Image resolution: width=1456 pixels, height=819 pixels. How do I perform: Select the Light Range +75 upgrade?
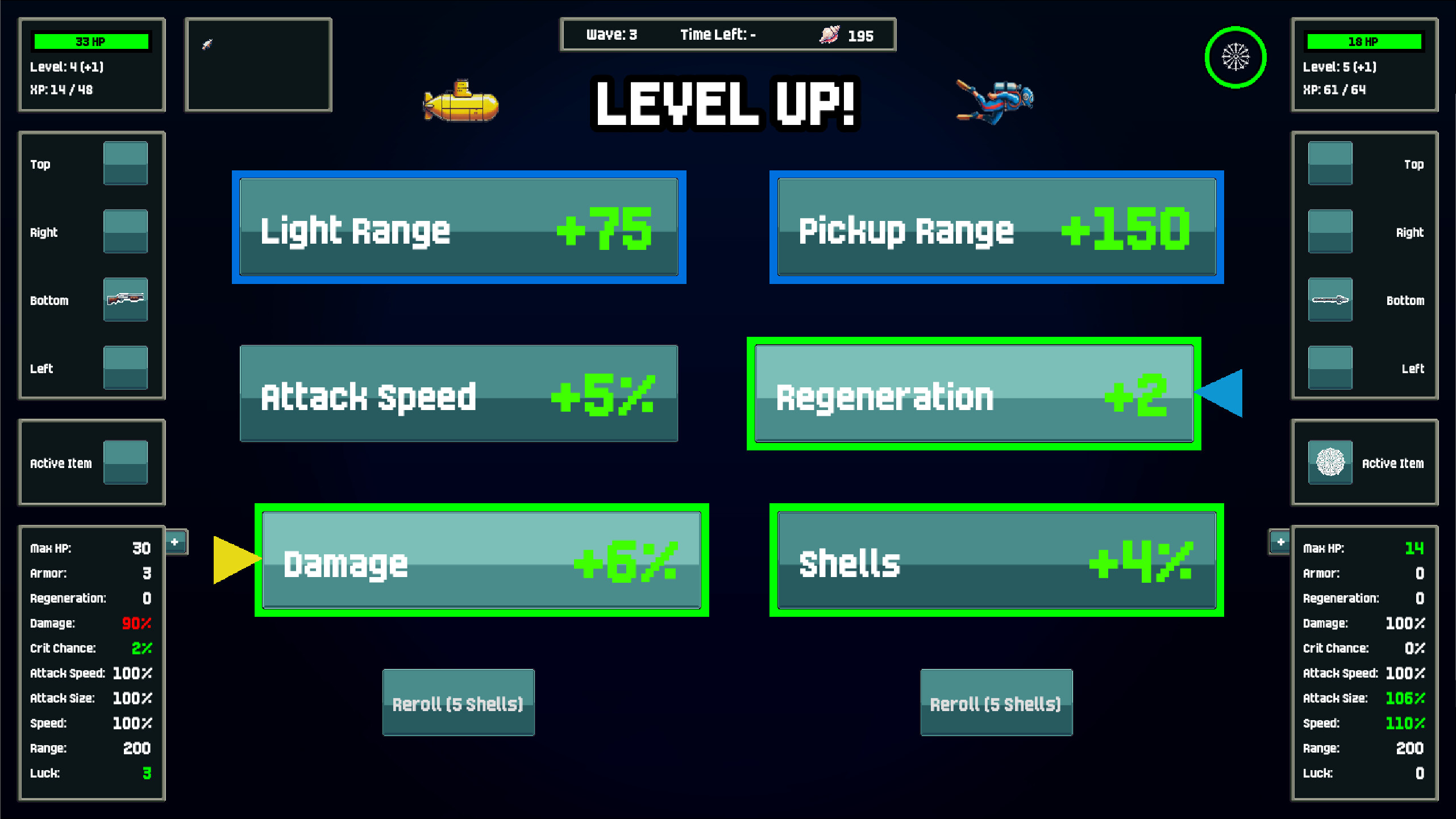pyautogui.click(x=458, y=228)
